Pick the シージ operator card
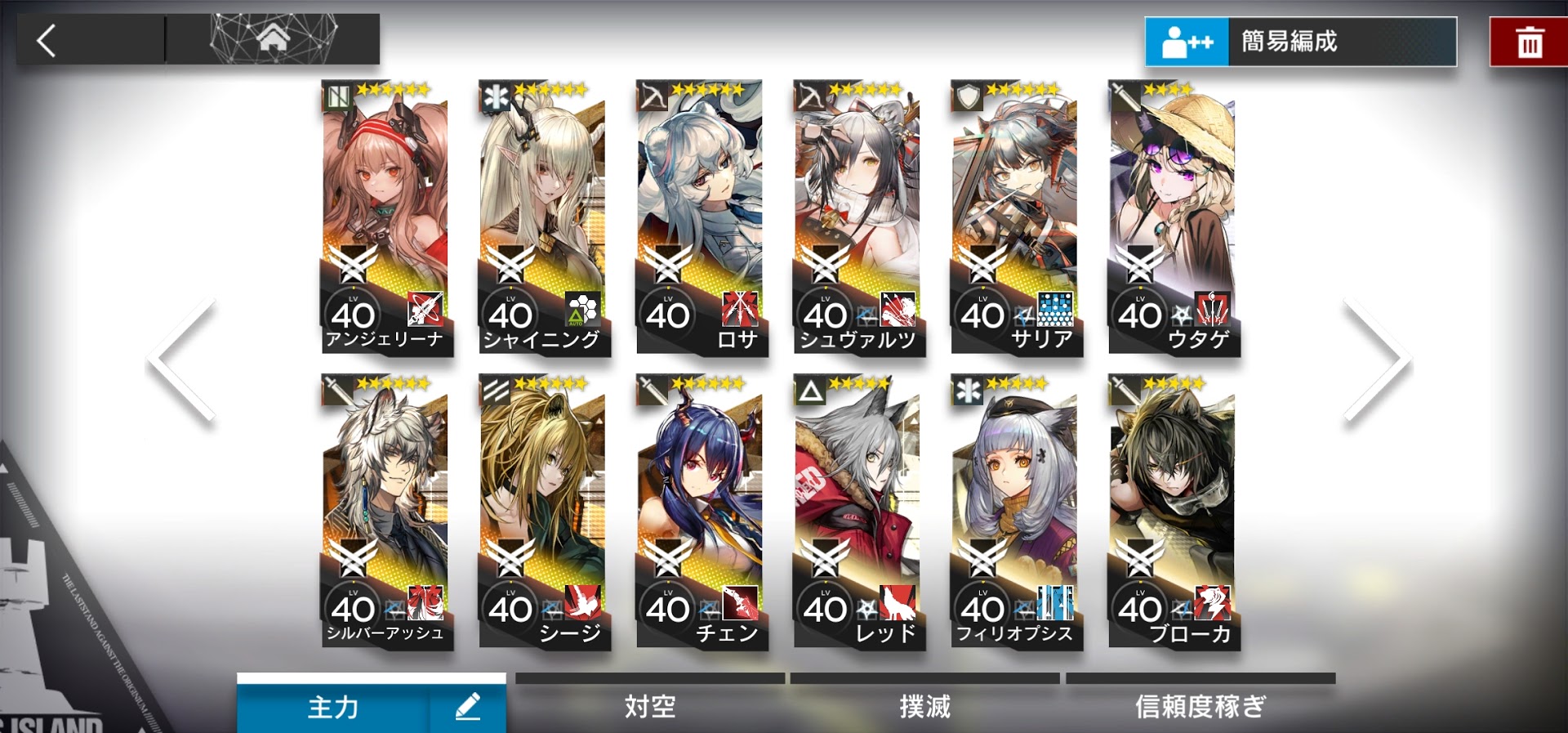 [542, 512]
